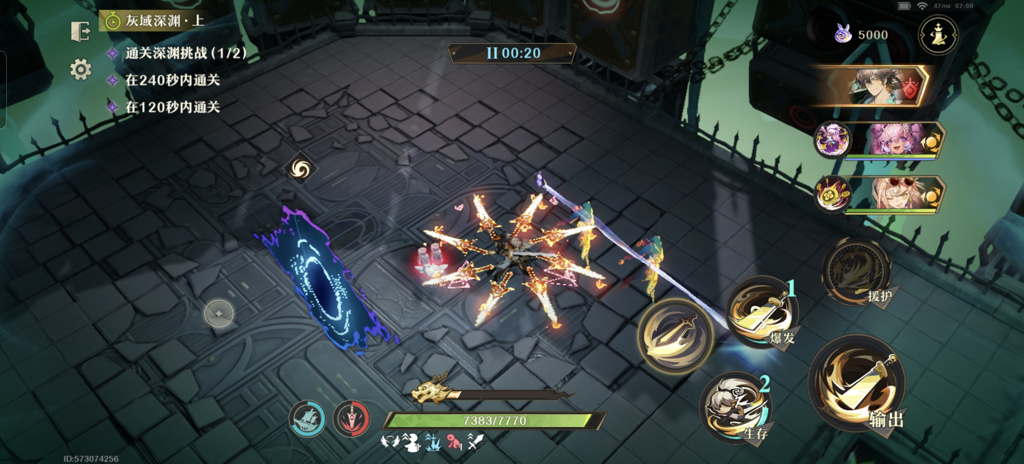Tap the virtual joystick control
Image resolution: width=1024 pixels, height=464 pixels.
(x=219, y=314)
